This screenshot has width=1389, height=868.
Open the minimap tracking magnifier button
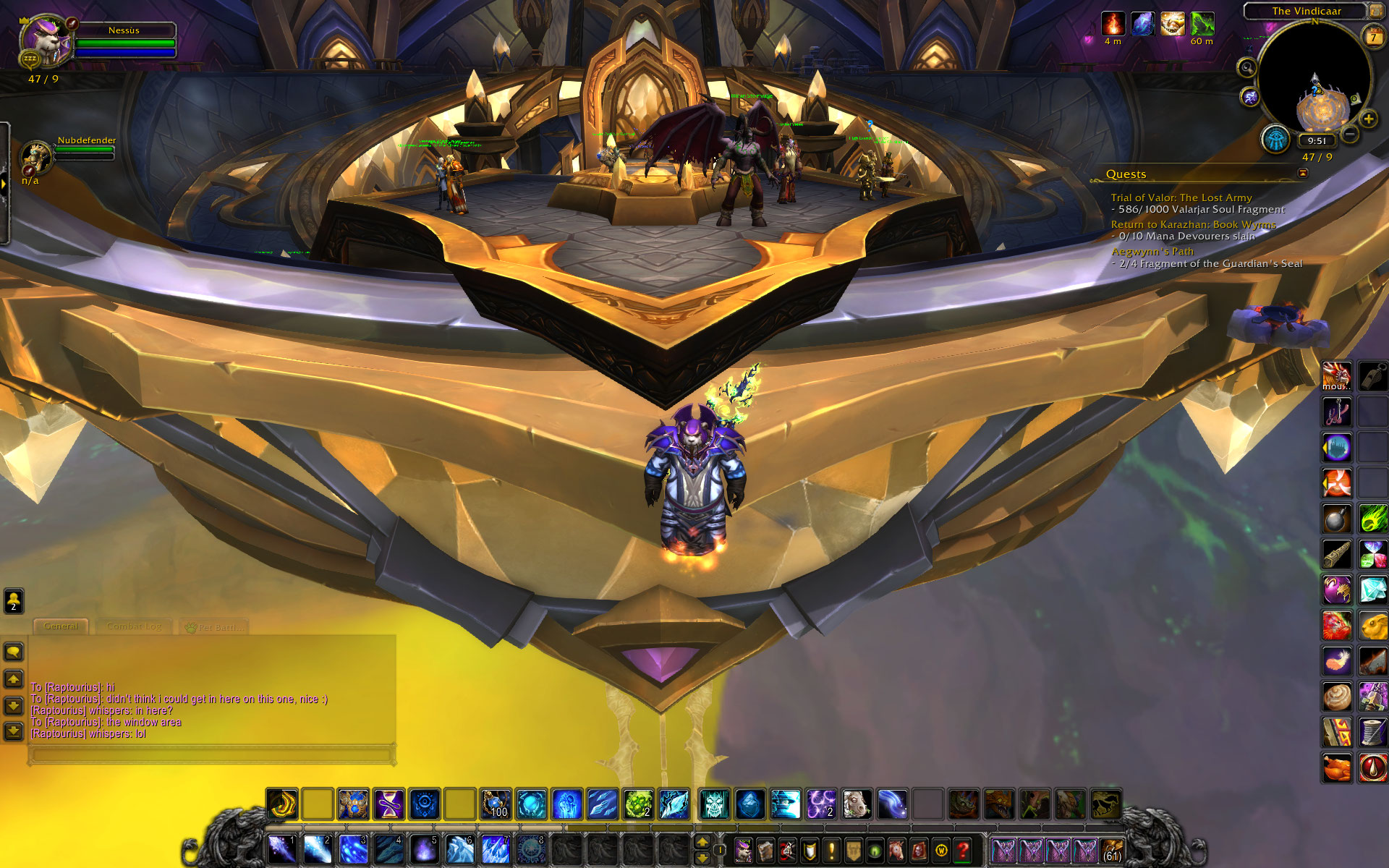1246,68
